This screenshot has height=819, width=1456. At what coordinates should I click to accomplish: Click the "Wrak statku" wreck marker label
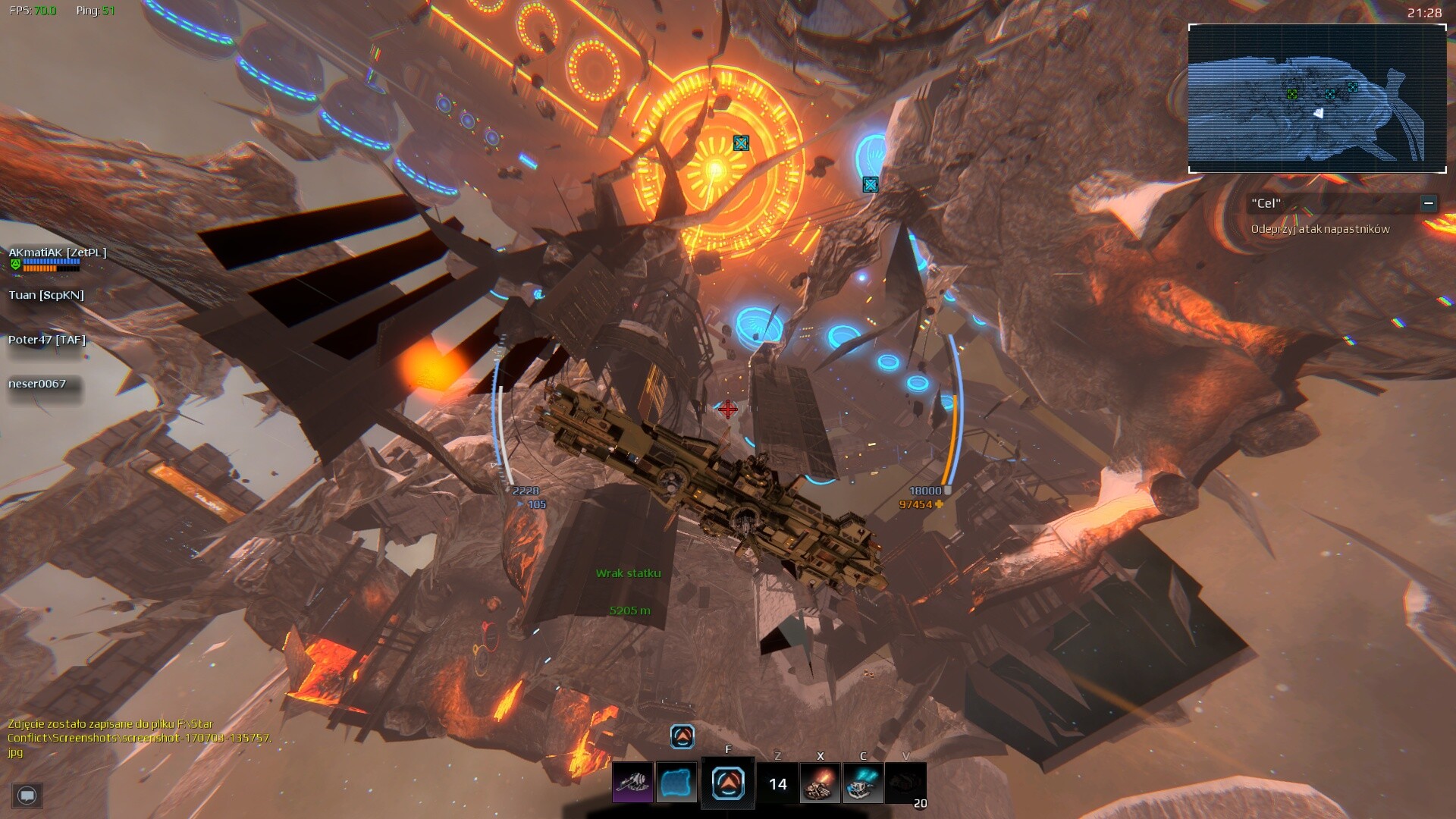pyautogui.click(x=628, y=573)
